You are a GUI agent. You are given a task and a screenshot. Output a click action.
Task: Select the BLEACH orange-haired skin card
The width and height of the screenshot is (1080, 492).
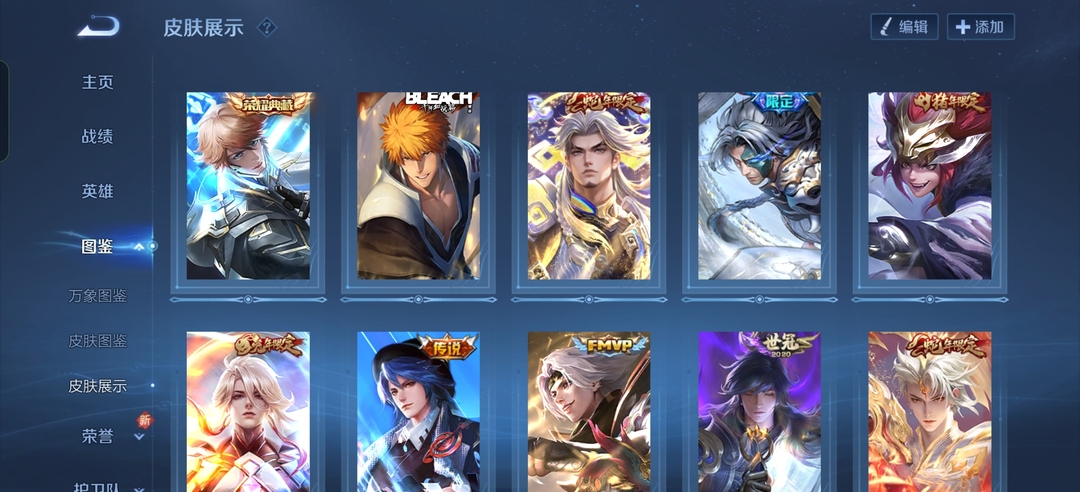tap(418, 186)
